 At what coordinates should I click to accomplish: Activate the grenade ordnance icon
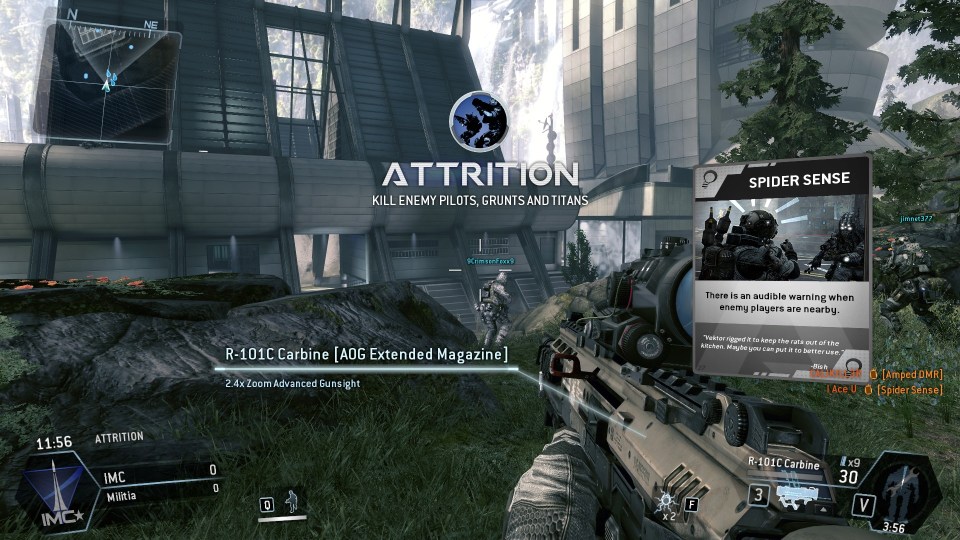pos(666,501)
